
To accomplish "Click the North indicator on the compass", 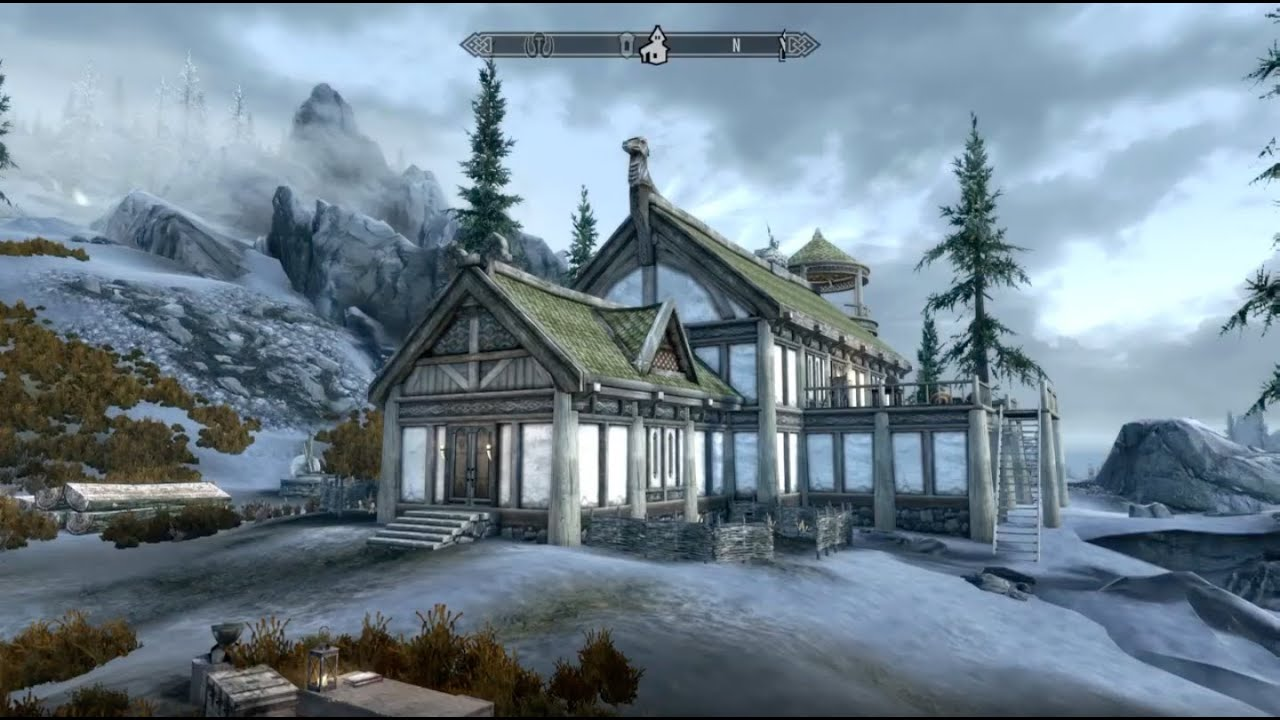I will click(736, 45).
